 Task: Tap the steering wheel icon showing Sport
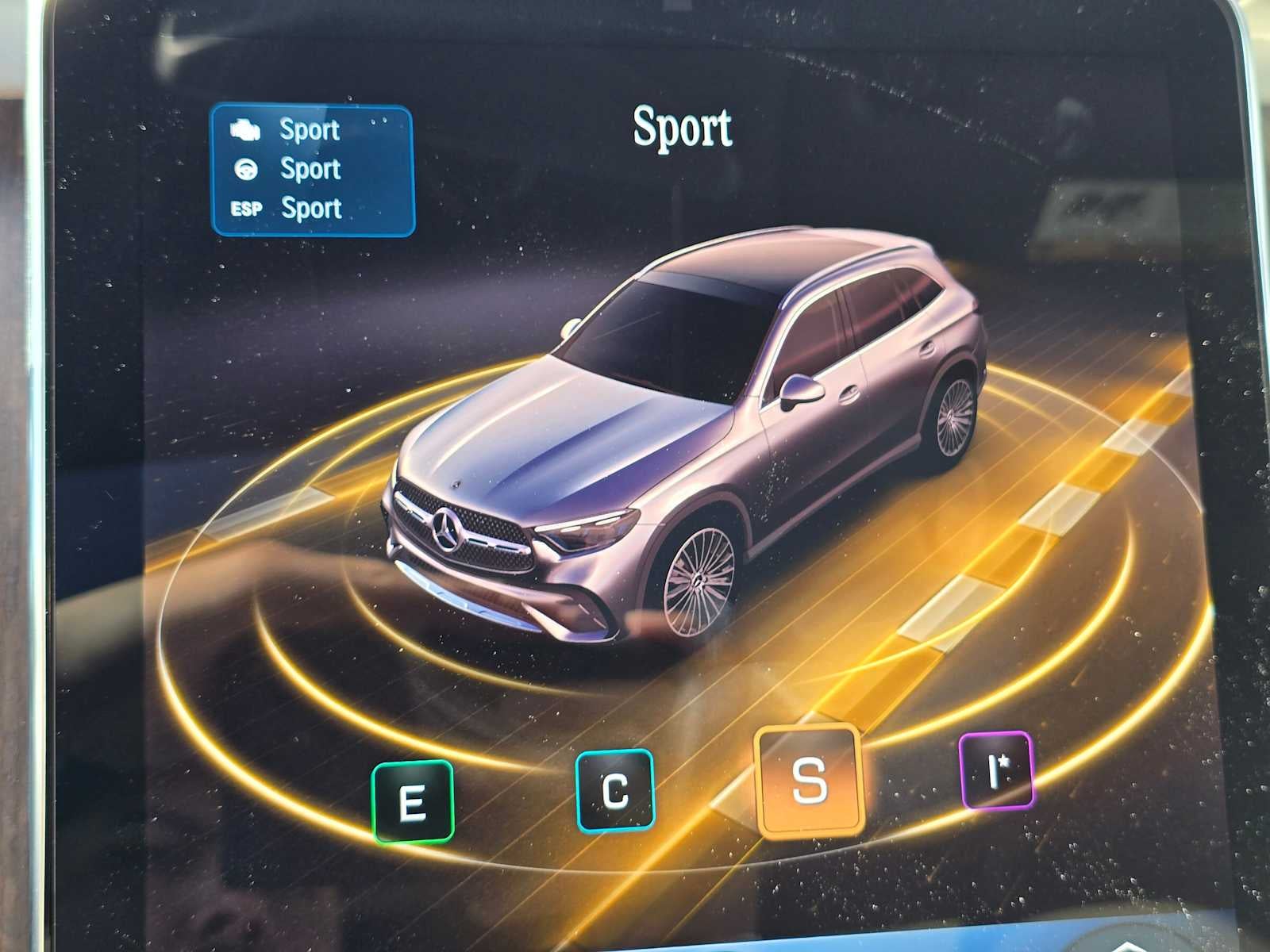click(x=246, y=168)
